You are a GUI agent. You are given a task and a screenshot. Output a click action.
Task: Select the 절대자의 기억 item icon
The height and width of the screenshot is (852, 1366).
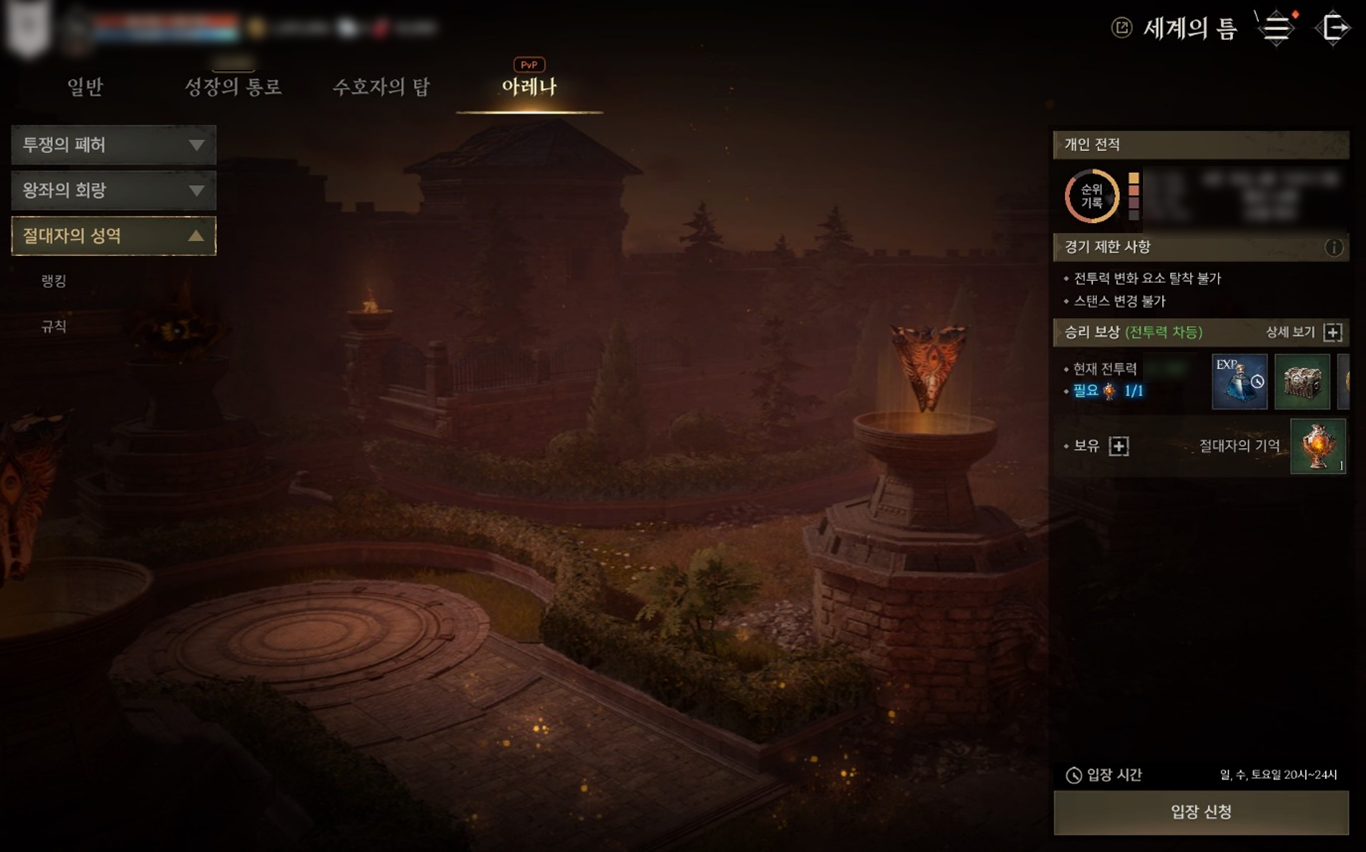[x=1318, y=446]
